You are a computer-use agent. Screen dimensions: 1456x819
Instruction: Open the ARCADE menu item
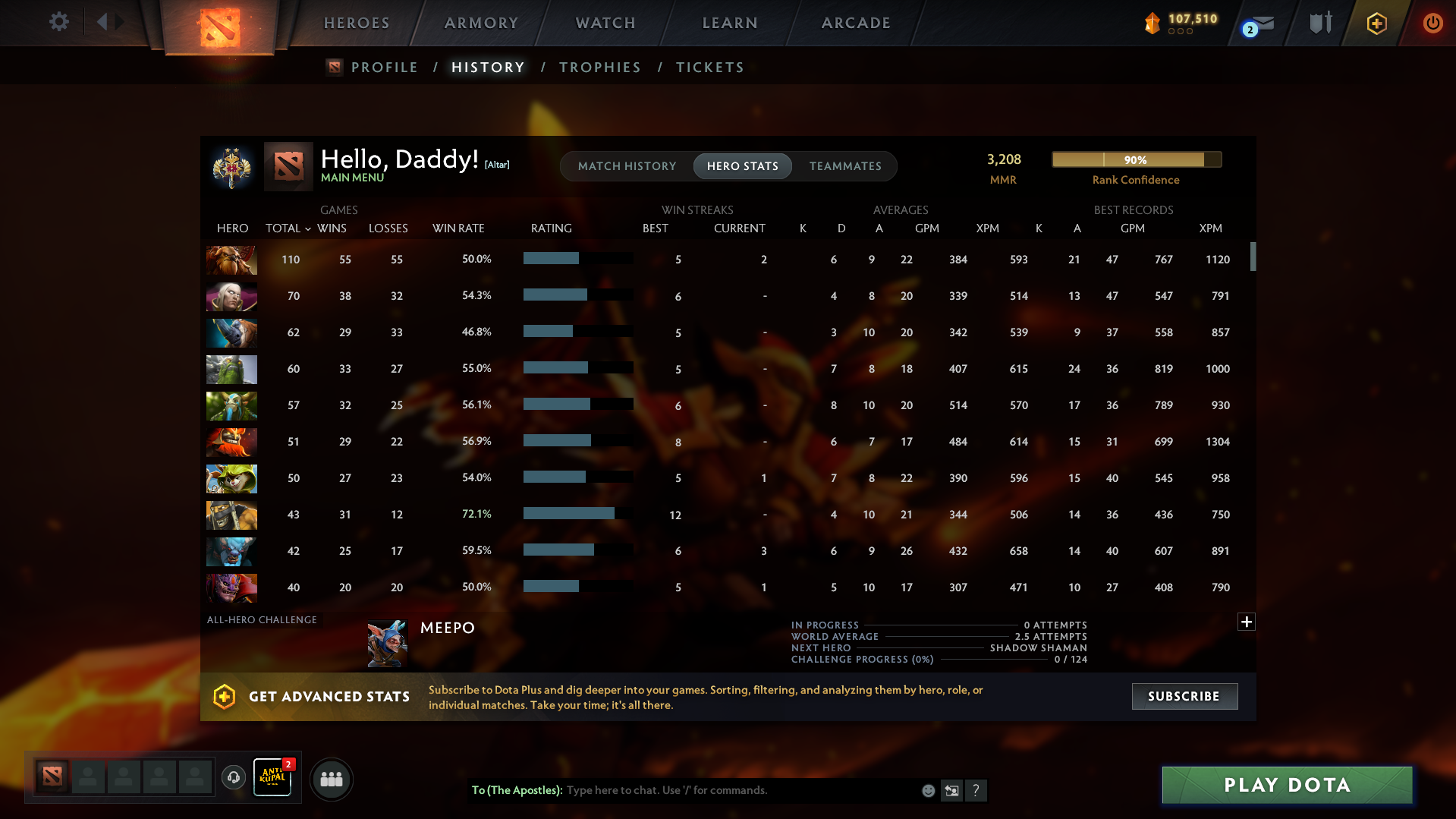coord(856,23)
